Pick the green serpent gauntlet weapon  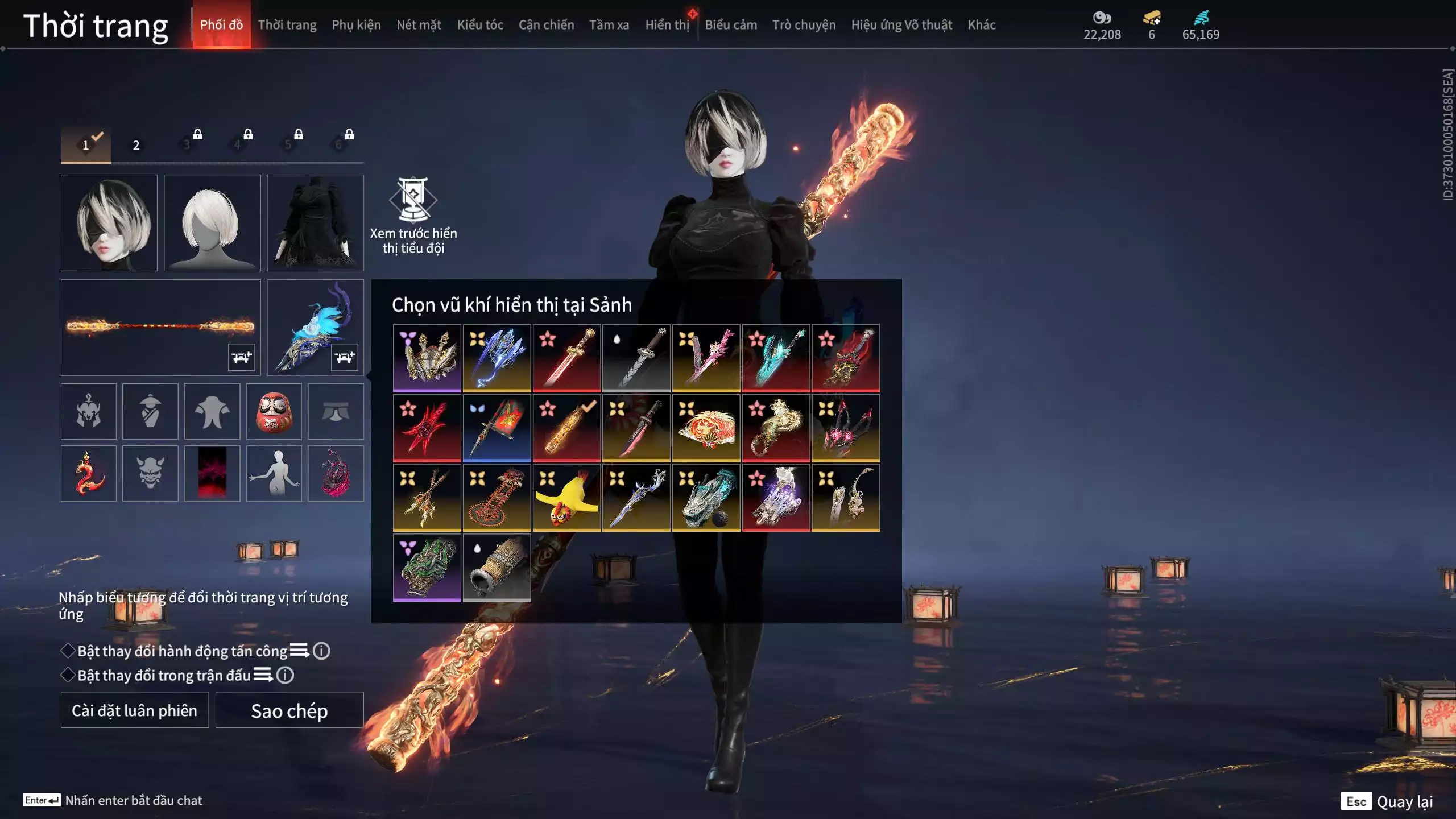(427, 567)
